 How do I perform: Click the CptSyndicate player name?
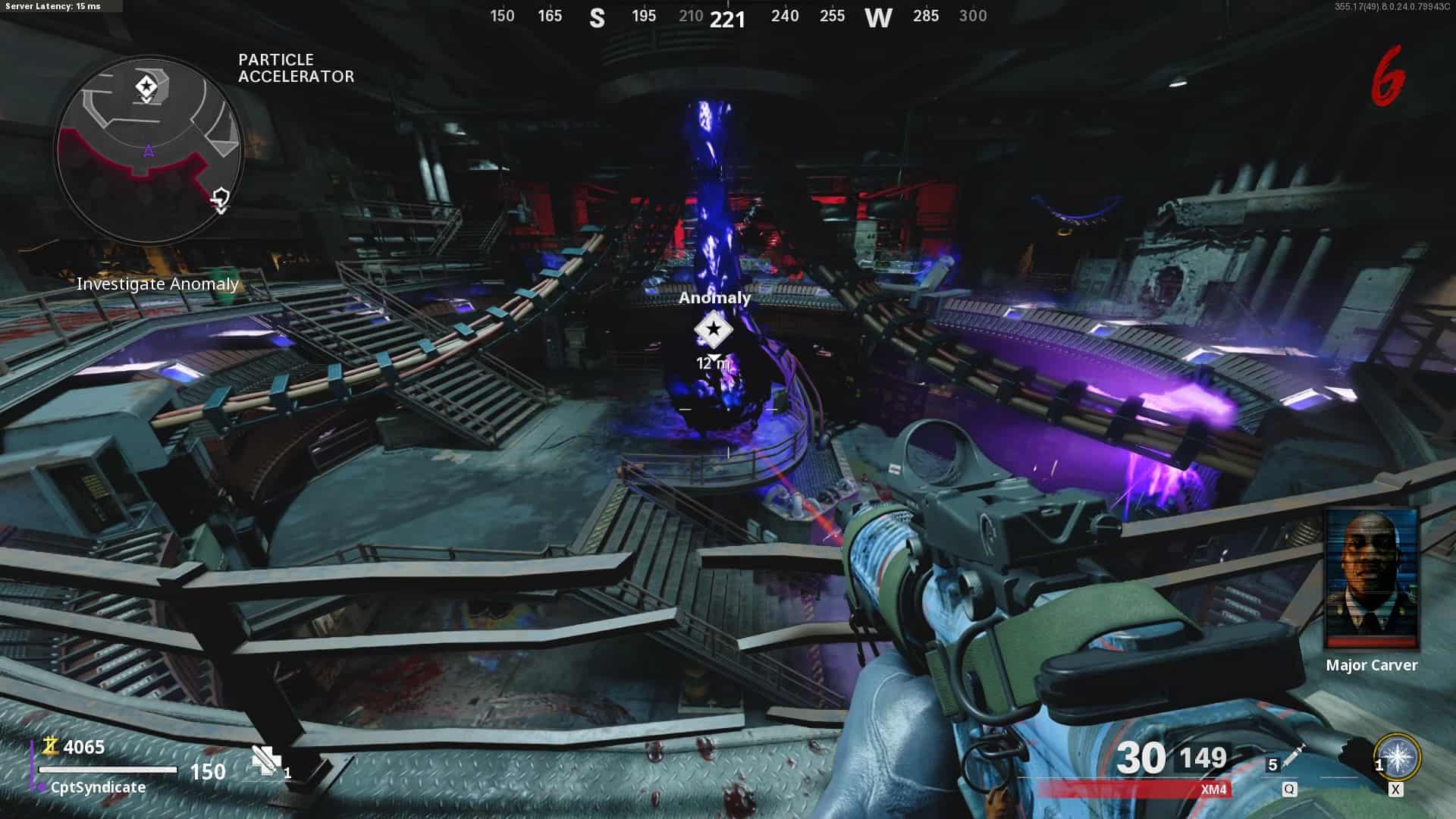(98, 787)
